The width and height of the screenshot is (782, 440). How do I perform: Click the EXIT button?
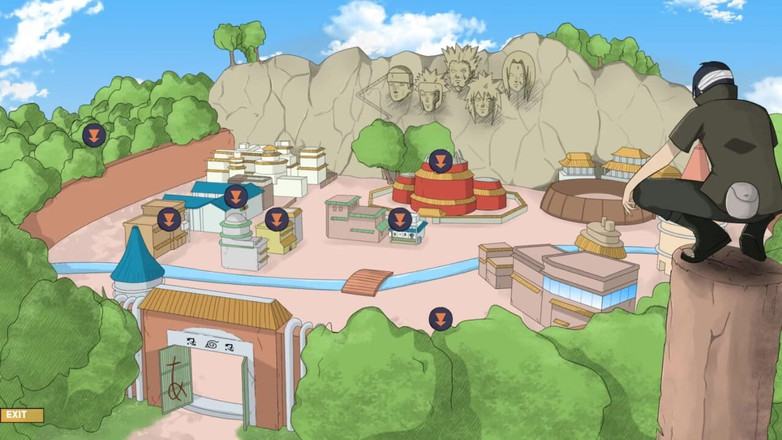coord(21,415)
